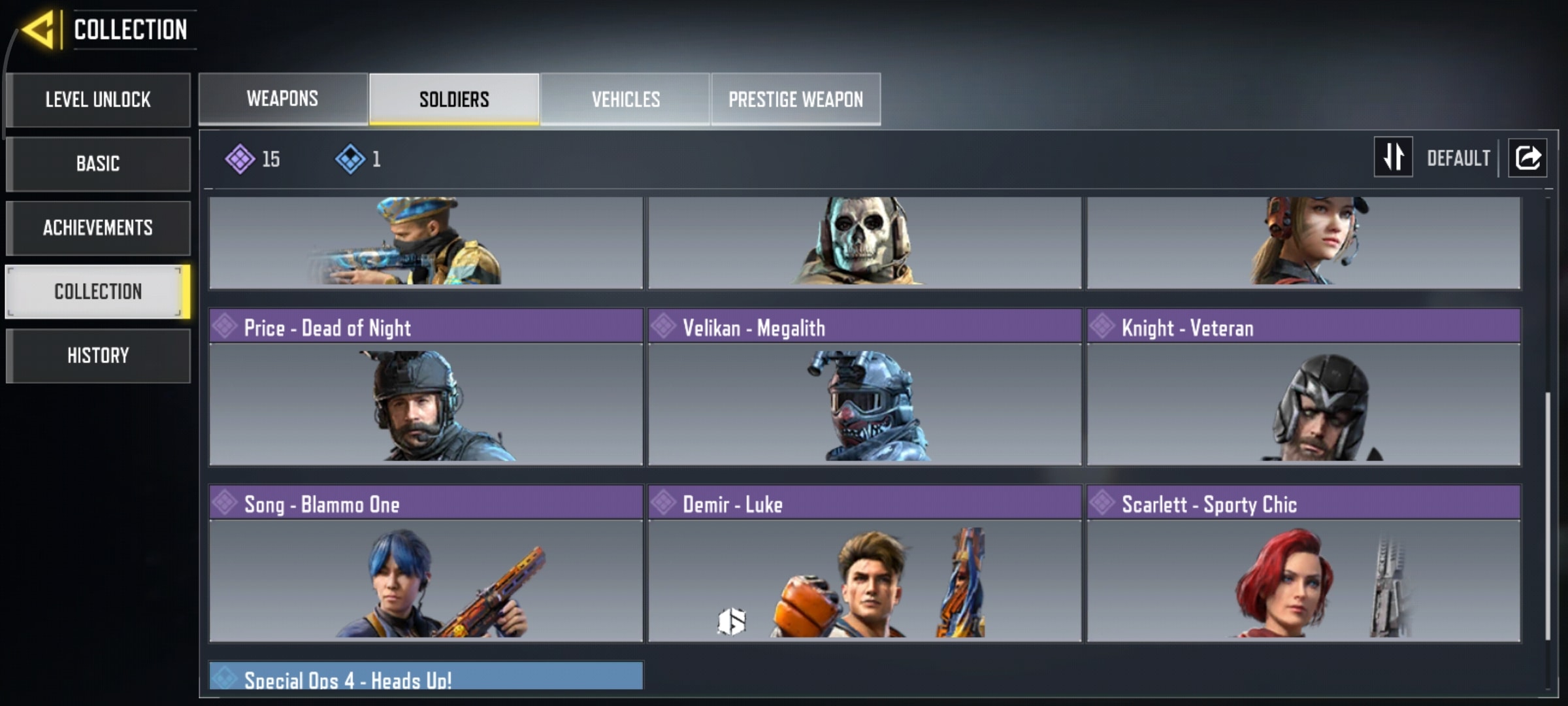Open the Prestige Weapon tab
Image resolution: width=1568 pixels, height=706 pixels.
(x=796, y=99)
